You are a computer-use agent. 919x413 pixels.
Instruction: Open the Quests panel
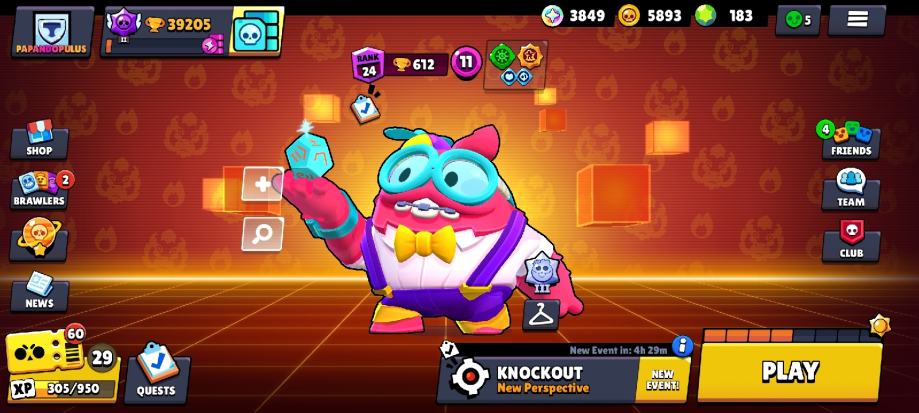(x=155, y=372)
